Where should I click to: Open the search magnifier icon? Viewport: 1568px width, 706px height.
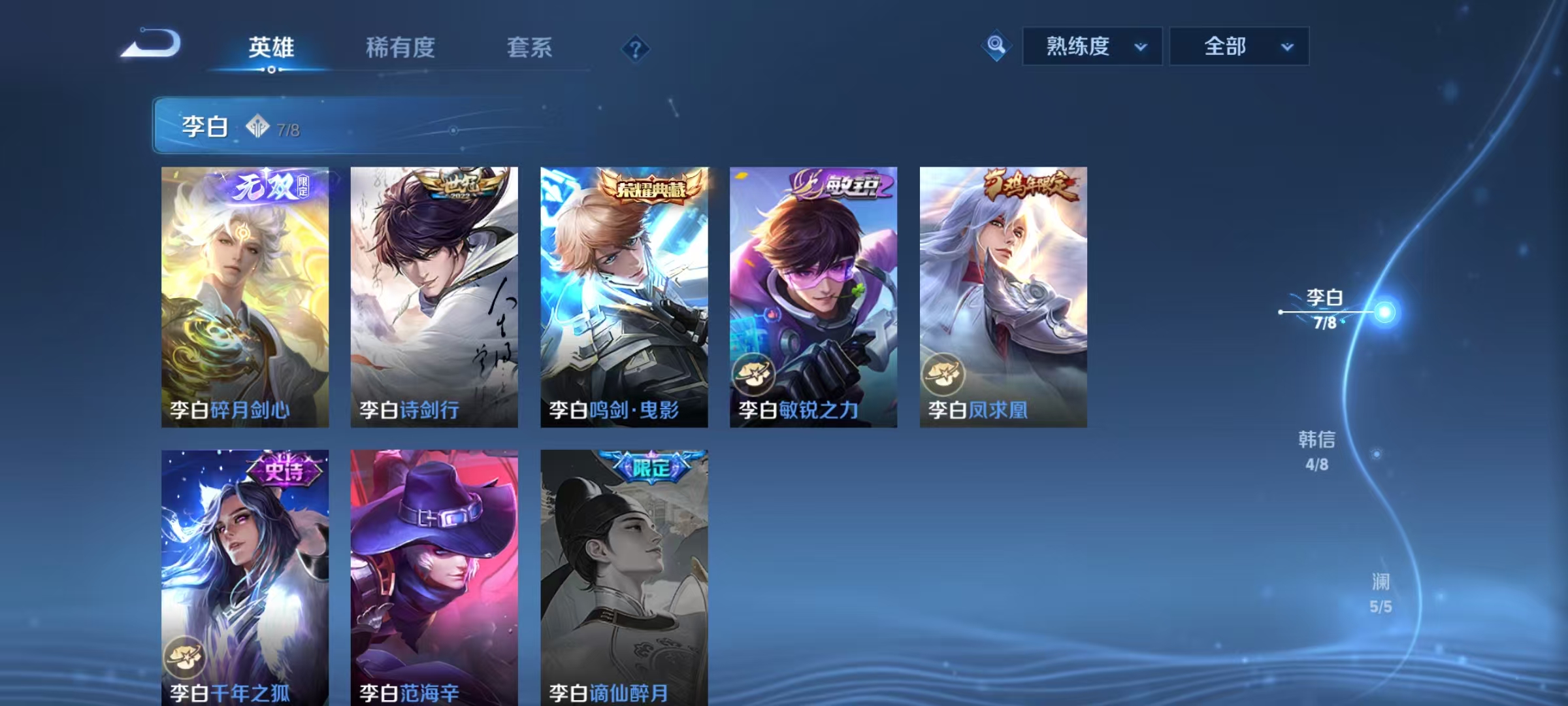(995, 46)
